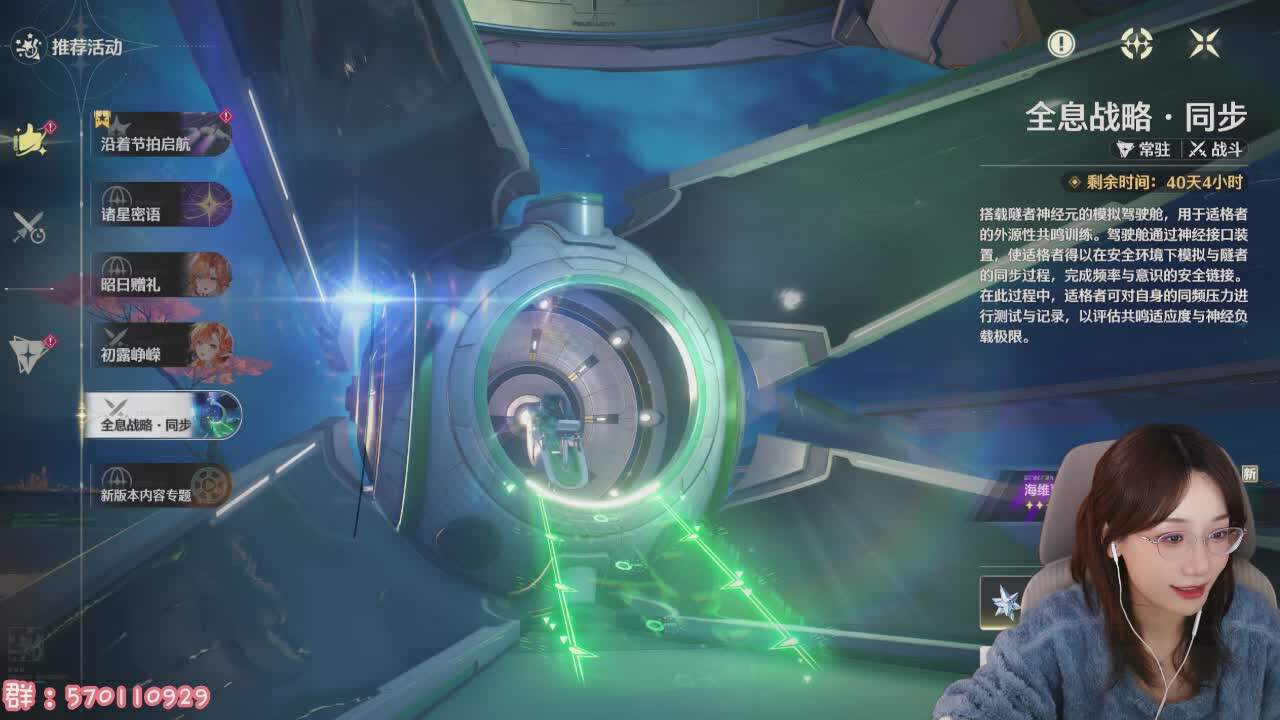
Task: Switch to the triangle emblem tab
Action: [29, 350]
